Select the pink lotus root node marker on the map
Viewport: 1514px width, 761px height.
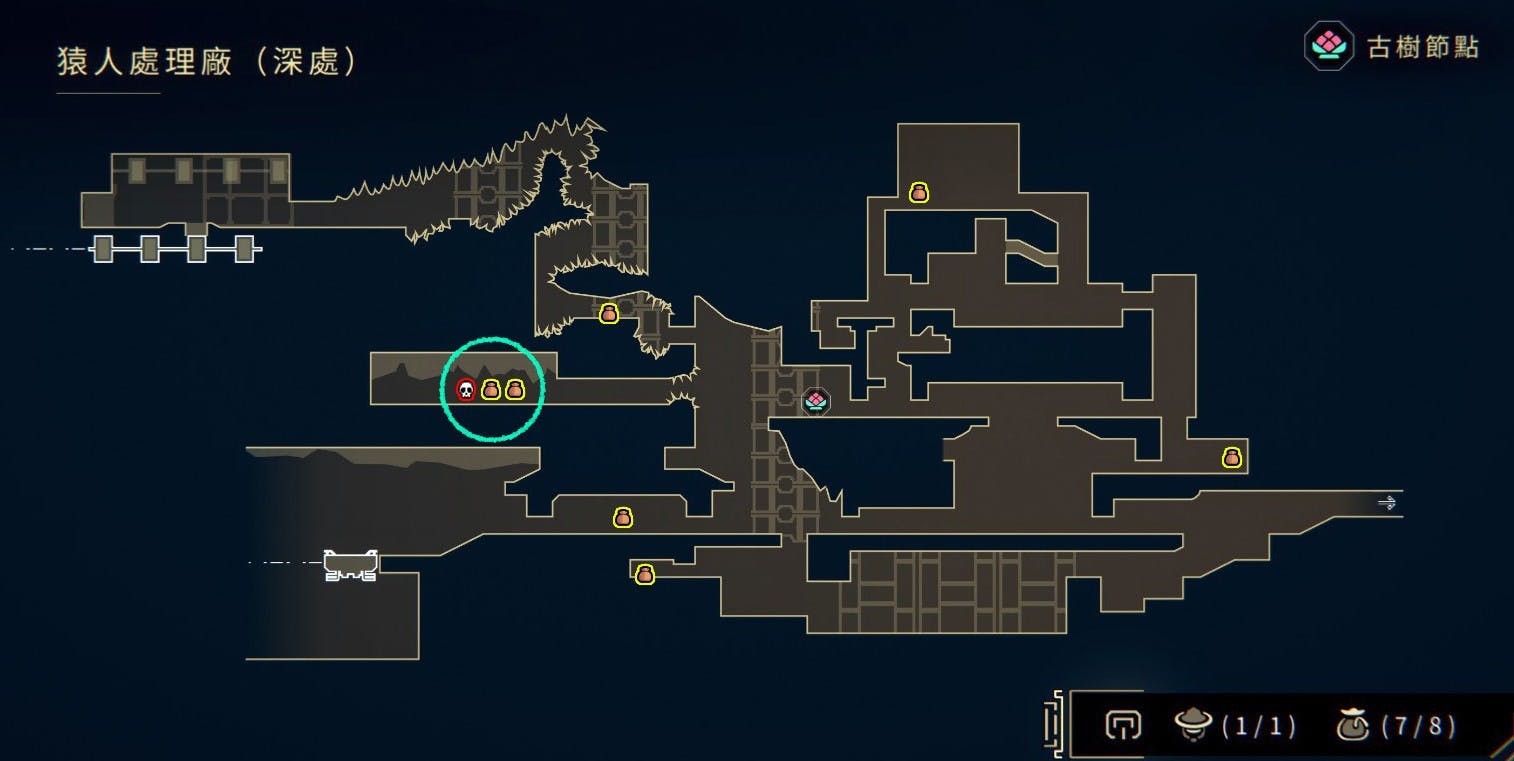(x=816, y=401)
